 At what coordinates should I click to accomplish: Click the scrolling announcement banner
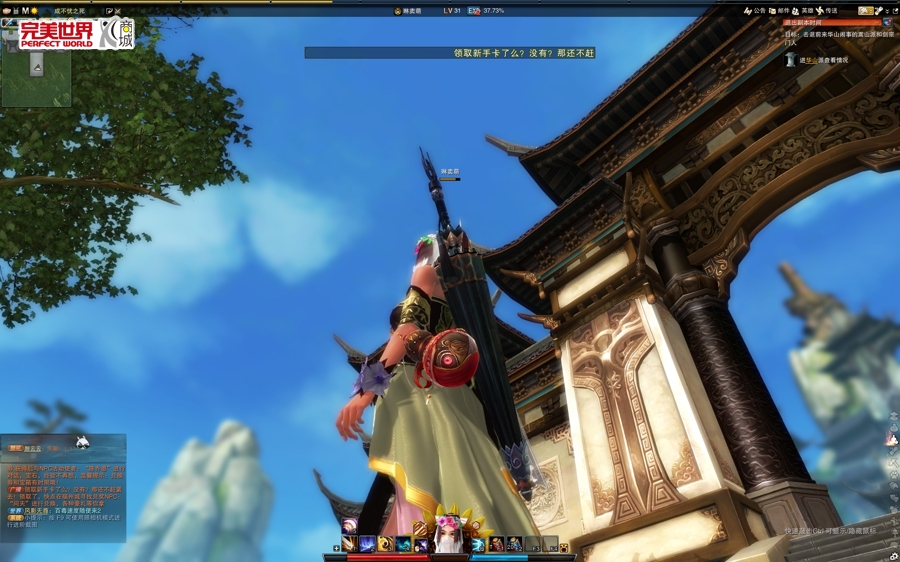coord(450,53)
